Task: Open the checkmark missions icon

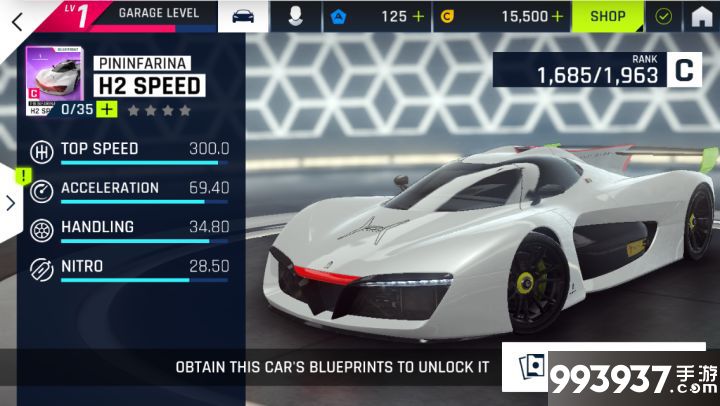Action: [x=663, y=16]
